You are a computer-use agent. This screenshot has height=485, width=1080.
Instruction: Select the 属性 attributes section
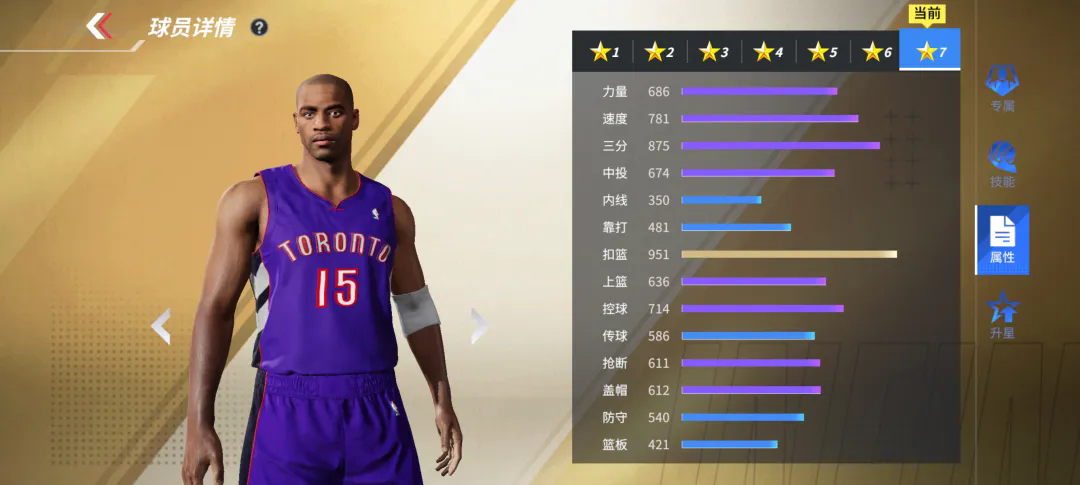[1002, 240]
